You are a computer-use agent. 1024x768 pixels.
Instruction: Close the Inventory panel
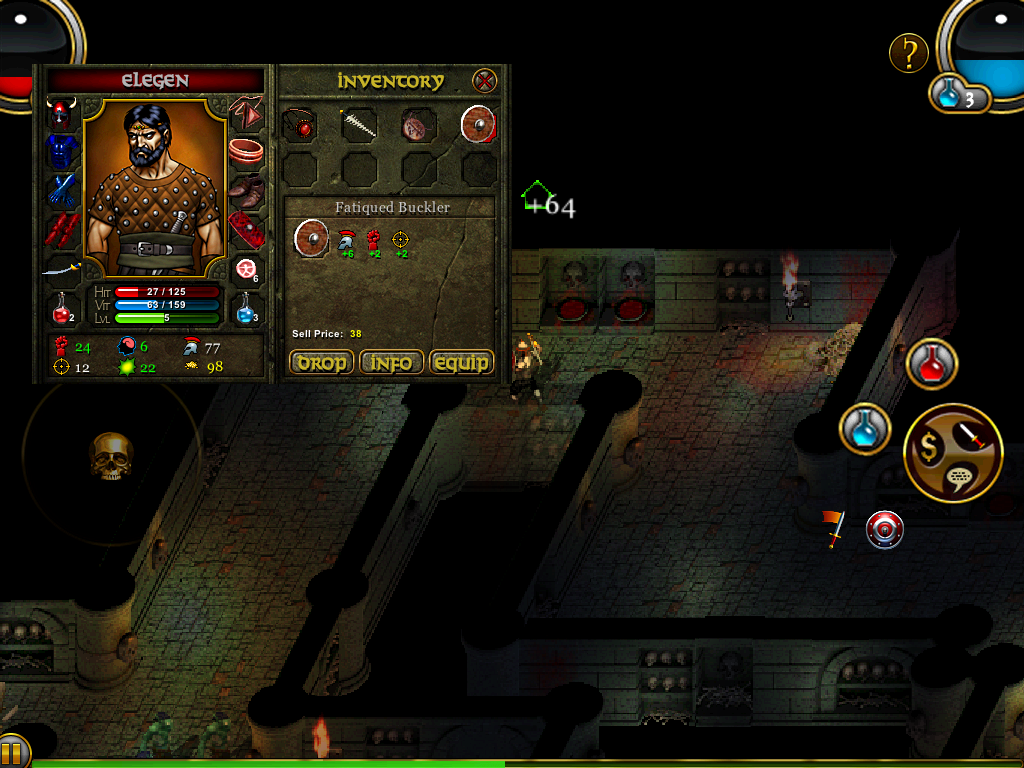click(x=485, y=81)
